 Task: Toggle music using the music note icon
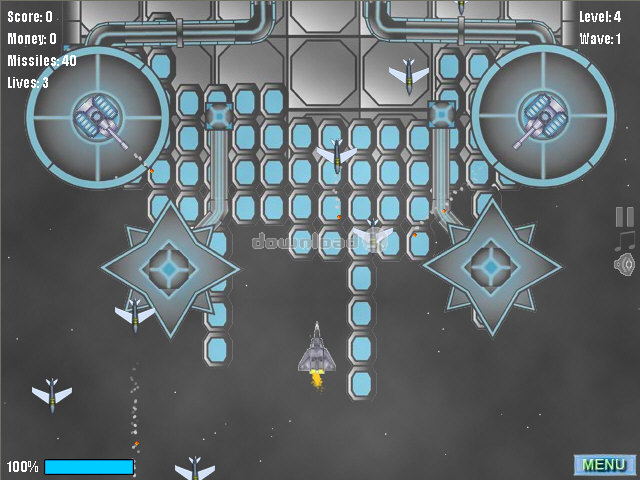pos(625,241)
